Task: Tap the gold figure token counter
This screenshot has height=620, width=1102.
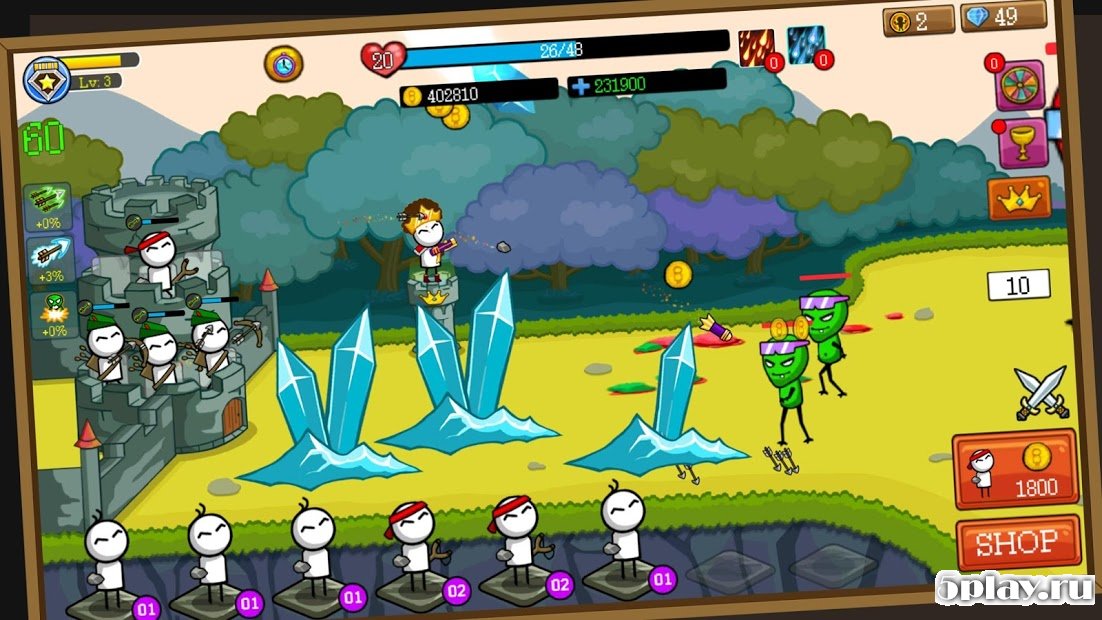Action: (x=918, y=21)
